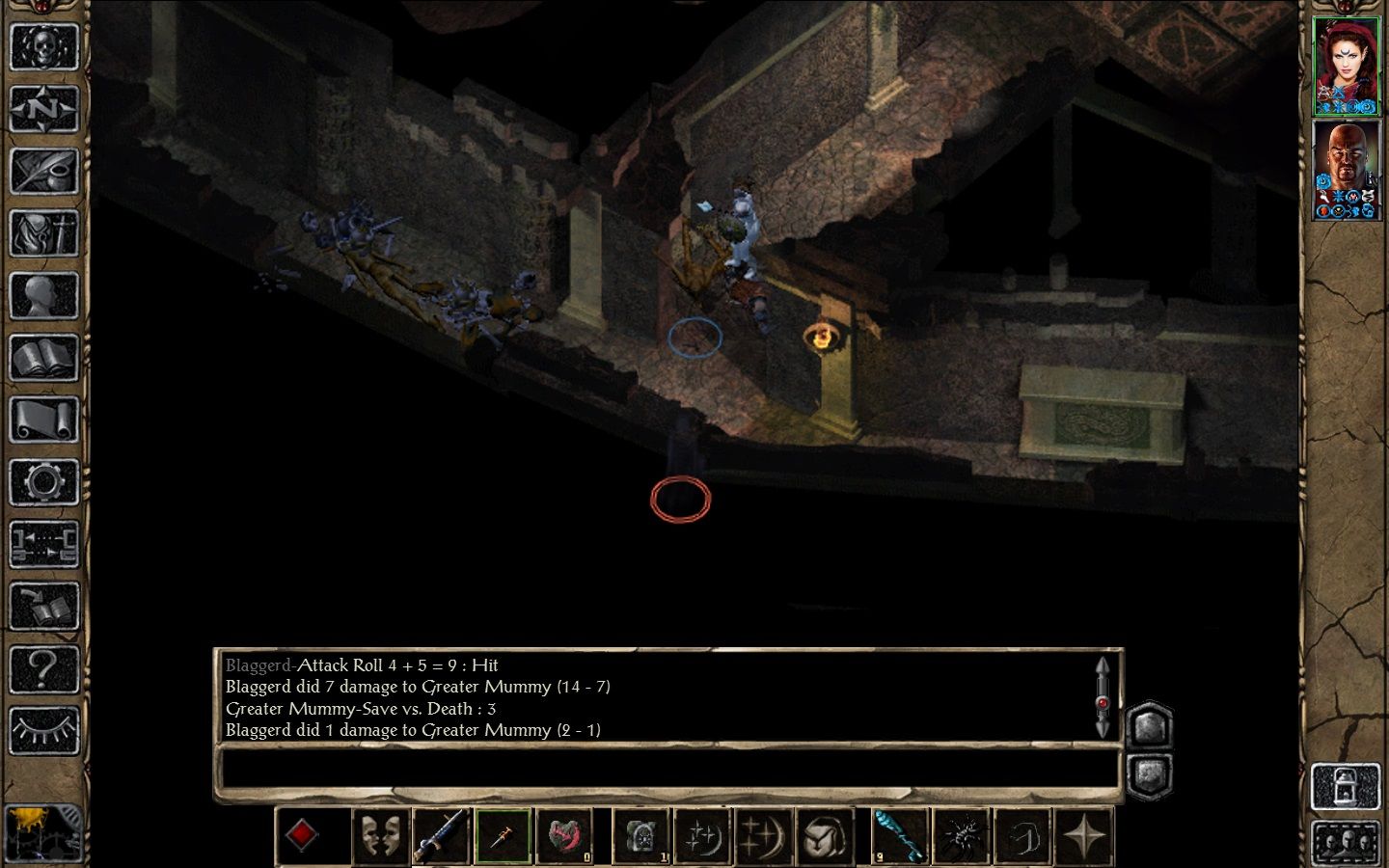
Task: Select the highlighted dagger weapon slot
Action: [x=503, y=835]
